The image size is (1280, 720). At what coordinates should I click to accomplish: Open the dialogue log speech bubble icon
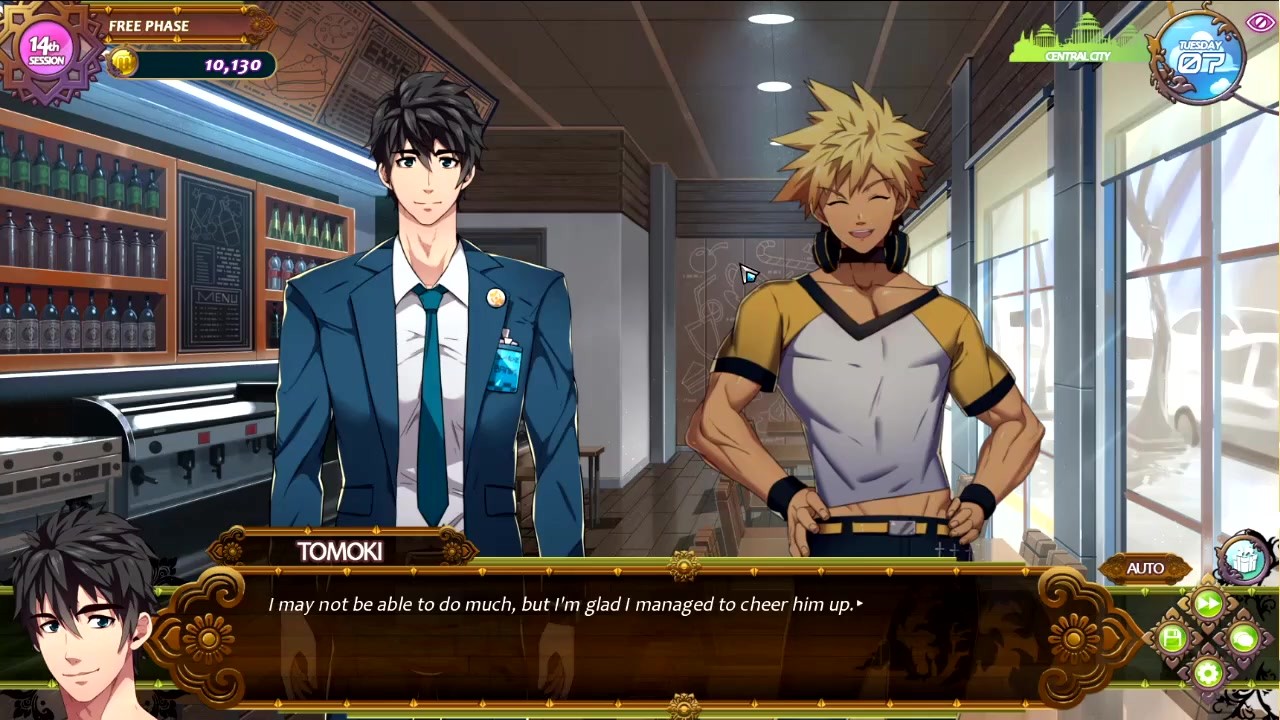click(1243, 638)
